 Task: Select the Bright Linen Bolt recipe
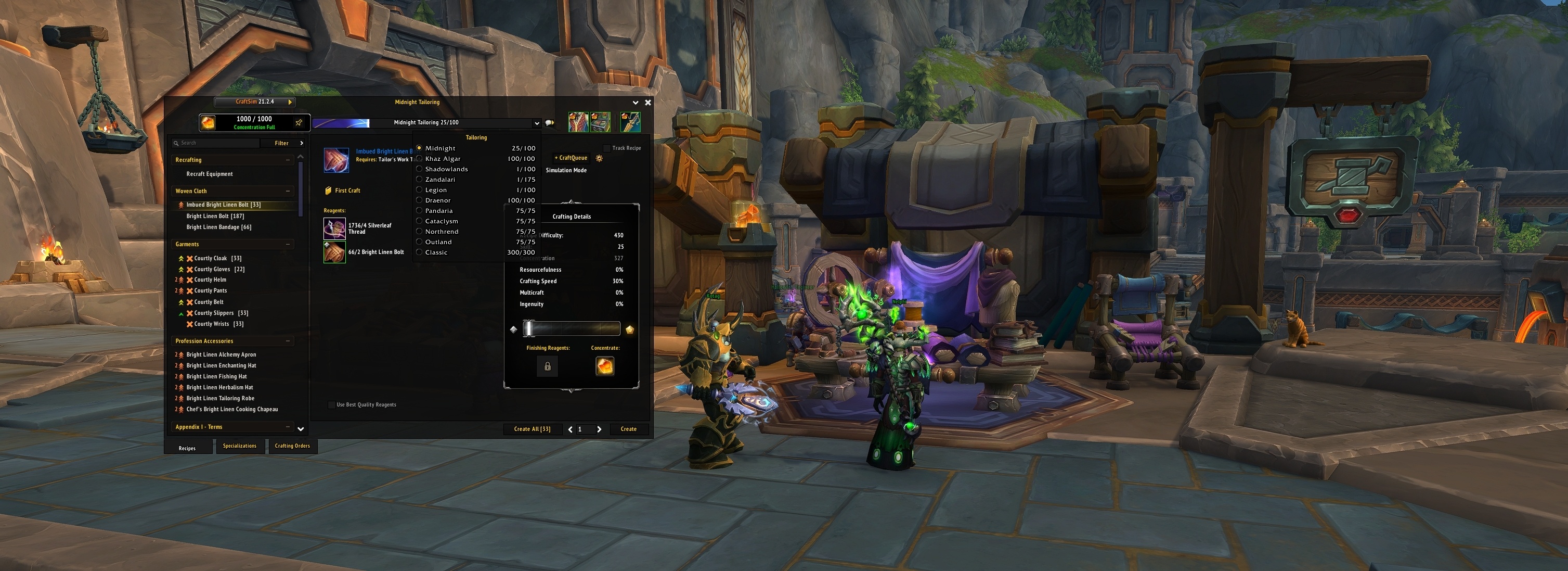[215, 217]
